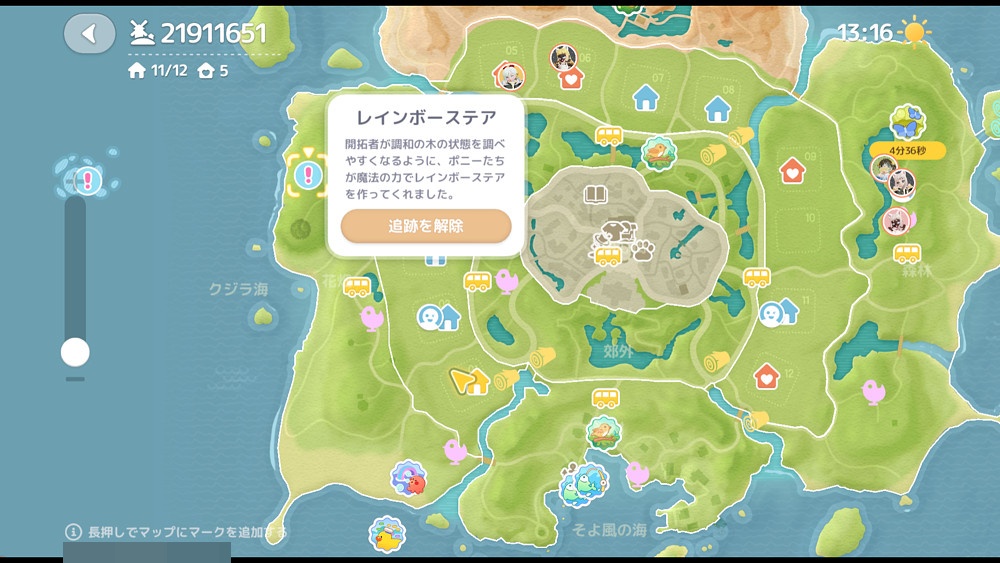Image resolution: width=1000 pixels, height=563 pixels.
Task: Open the book icon map marker
Action: tap(595, 194)
